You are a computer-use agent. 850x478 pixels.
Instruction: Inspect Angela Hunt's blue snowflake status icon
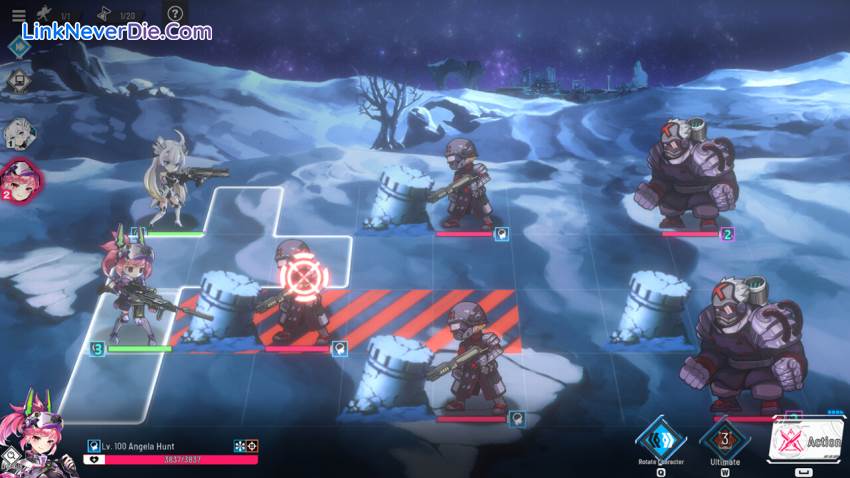(240, 446)
